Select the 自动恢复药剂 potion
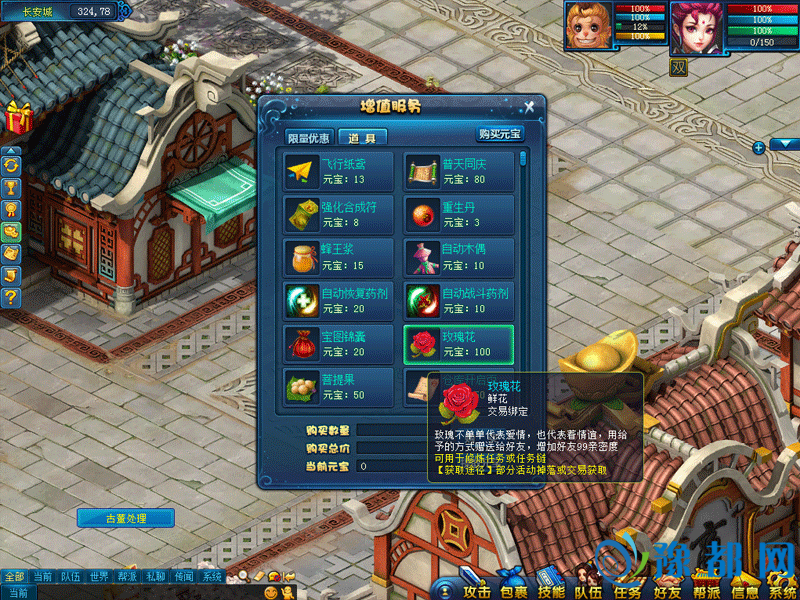Viewport: 800px width, 600px height. (x=339, y=301)
